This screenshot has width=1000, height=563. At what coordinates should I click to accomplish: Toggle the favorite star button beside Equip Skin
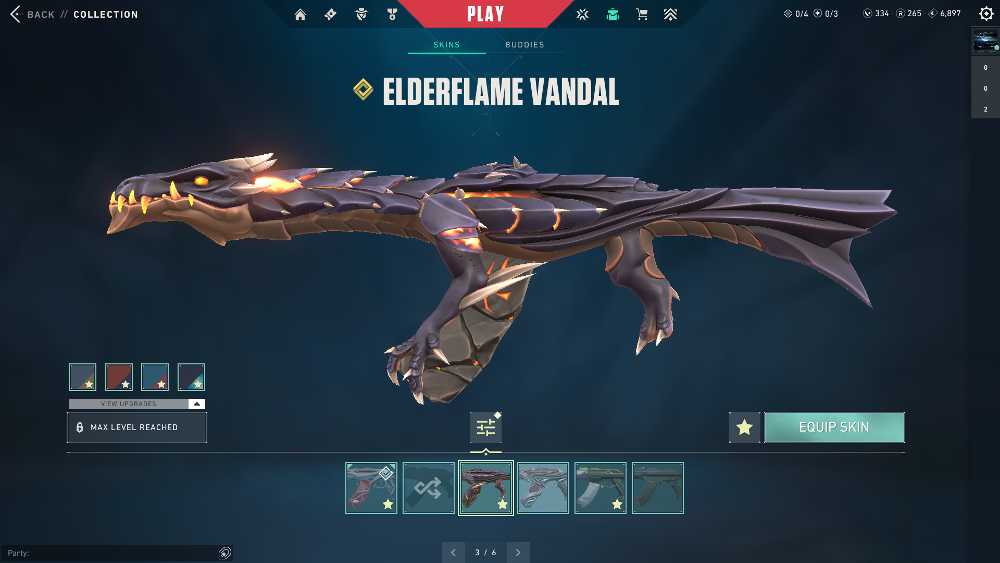tap(744, 427)
